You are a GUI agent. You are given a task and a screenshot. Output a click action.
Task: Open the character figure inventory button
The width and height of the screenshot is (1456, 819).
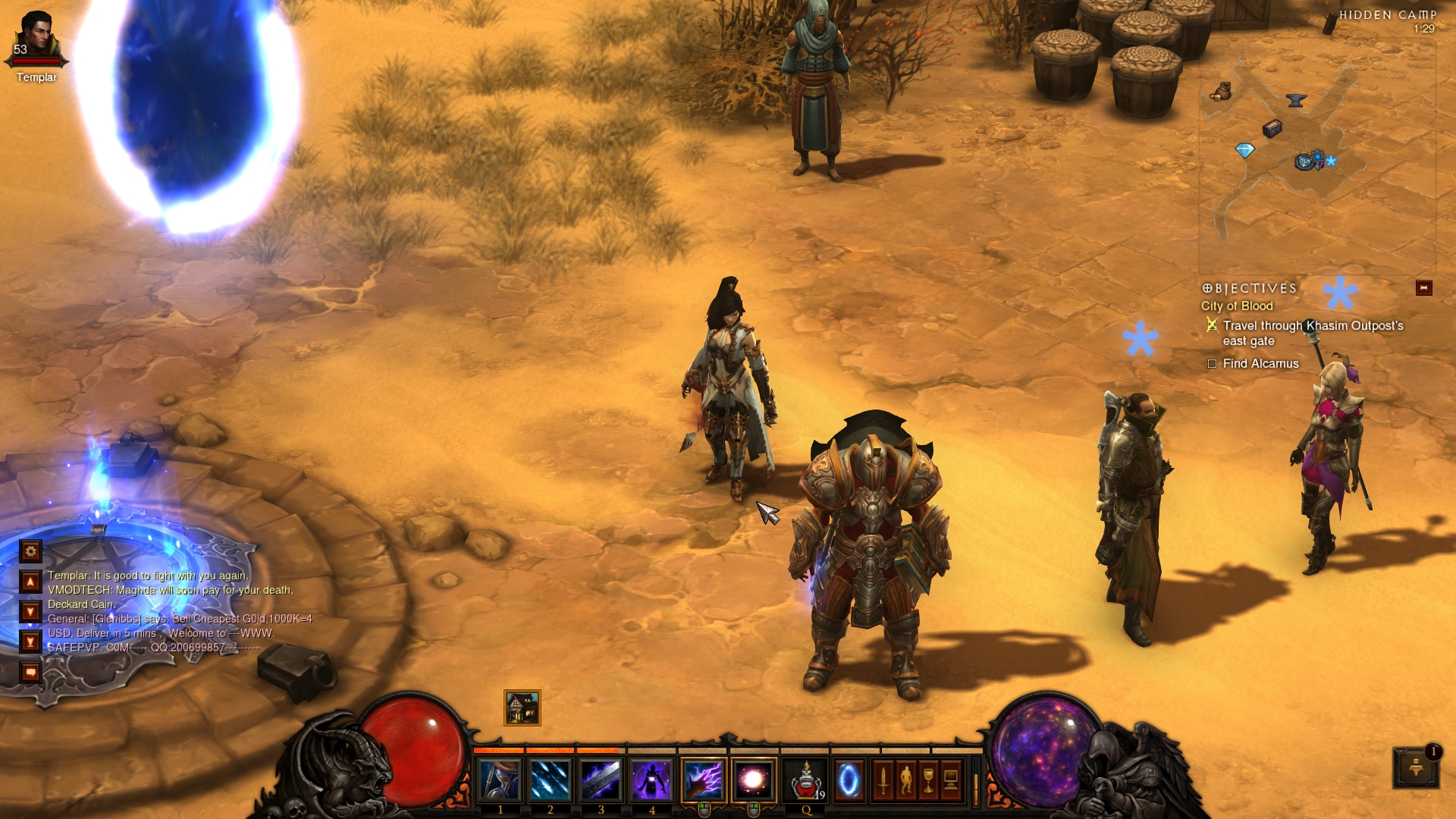905,780
